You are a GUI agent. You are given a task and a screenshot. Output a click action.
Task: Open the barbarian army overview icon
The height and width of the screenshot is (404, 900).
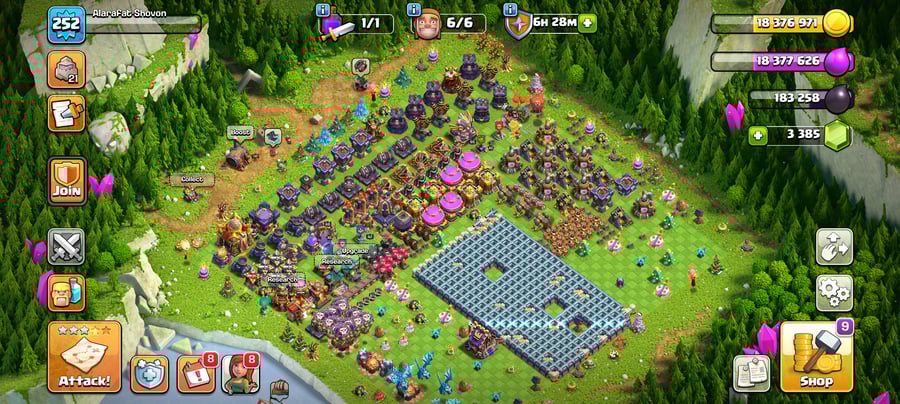(67, 292)
